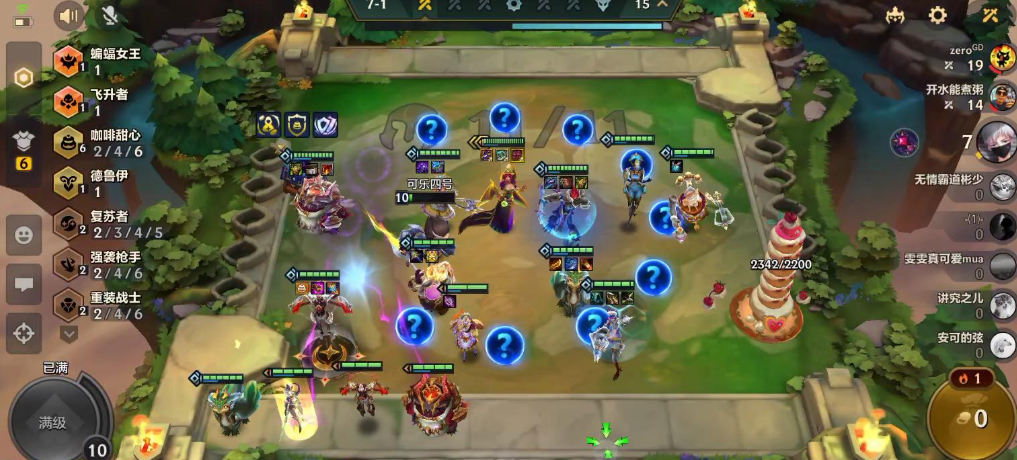Show the 咖啡甜心 trait details
The width and height of the screenshot is (1017, 460).
click(98, 143)
